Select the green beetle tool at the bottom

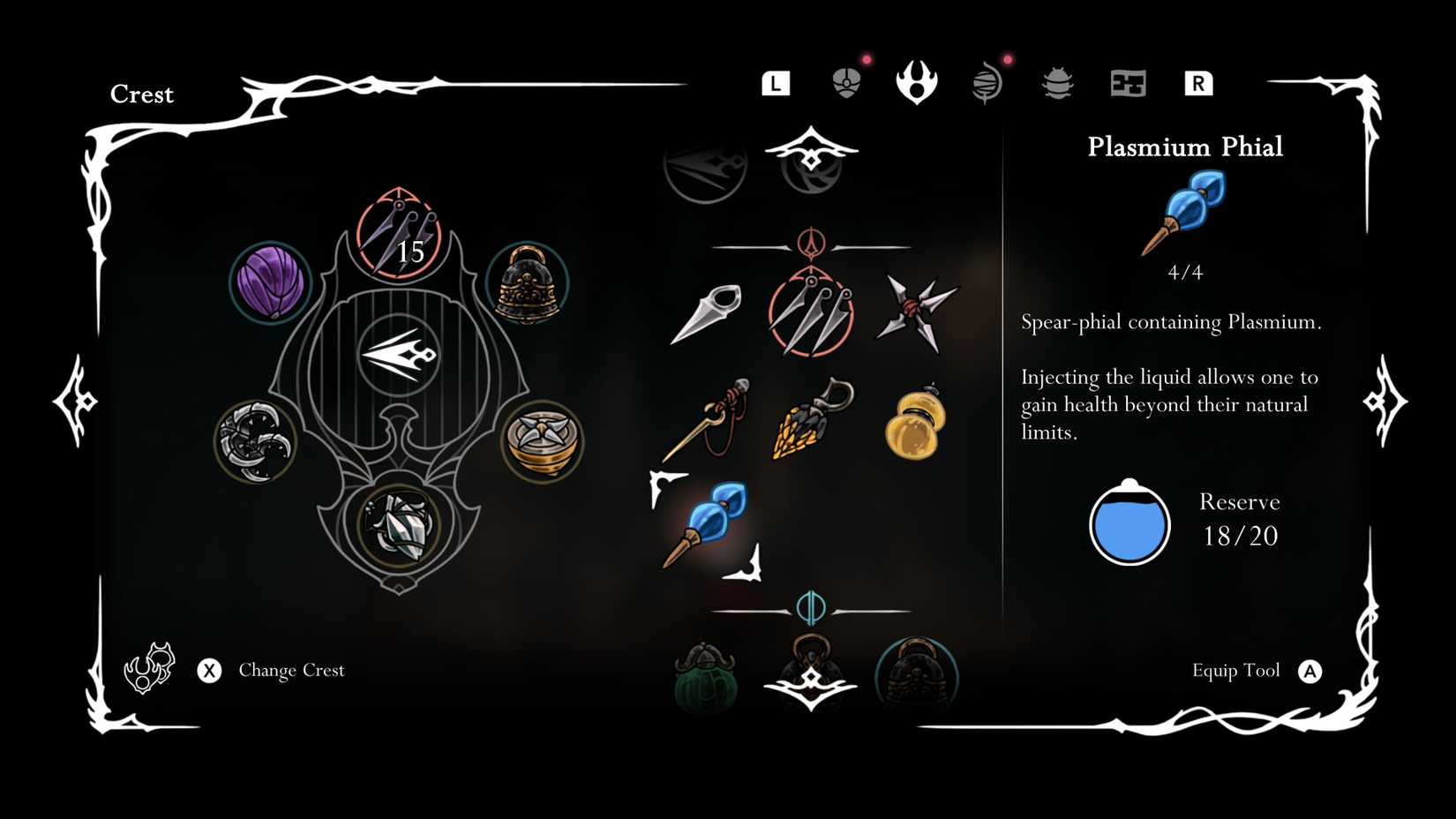pyautogui.click(x=706, y=680)
